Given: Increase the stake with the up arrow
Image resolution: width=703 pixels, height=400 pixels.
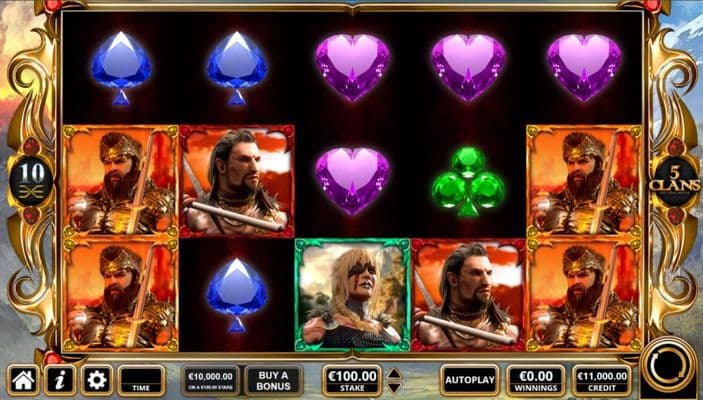Looking at the screenshot, I should point(394,374).
